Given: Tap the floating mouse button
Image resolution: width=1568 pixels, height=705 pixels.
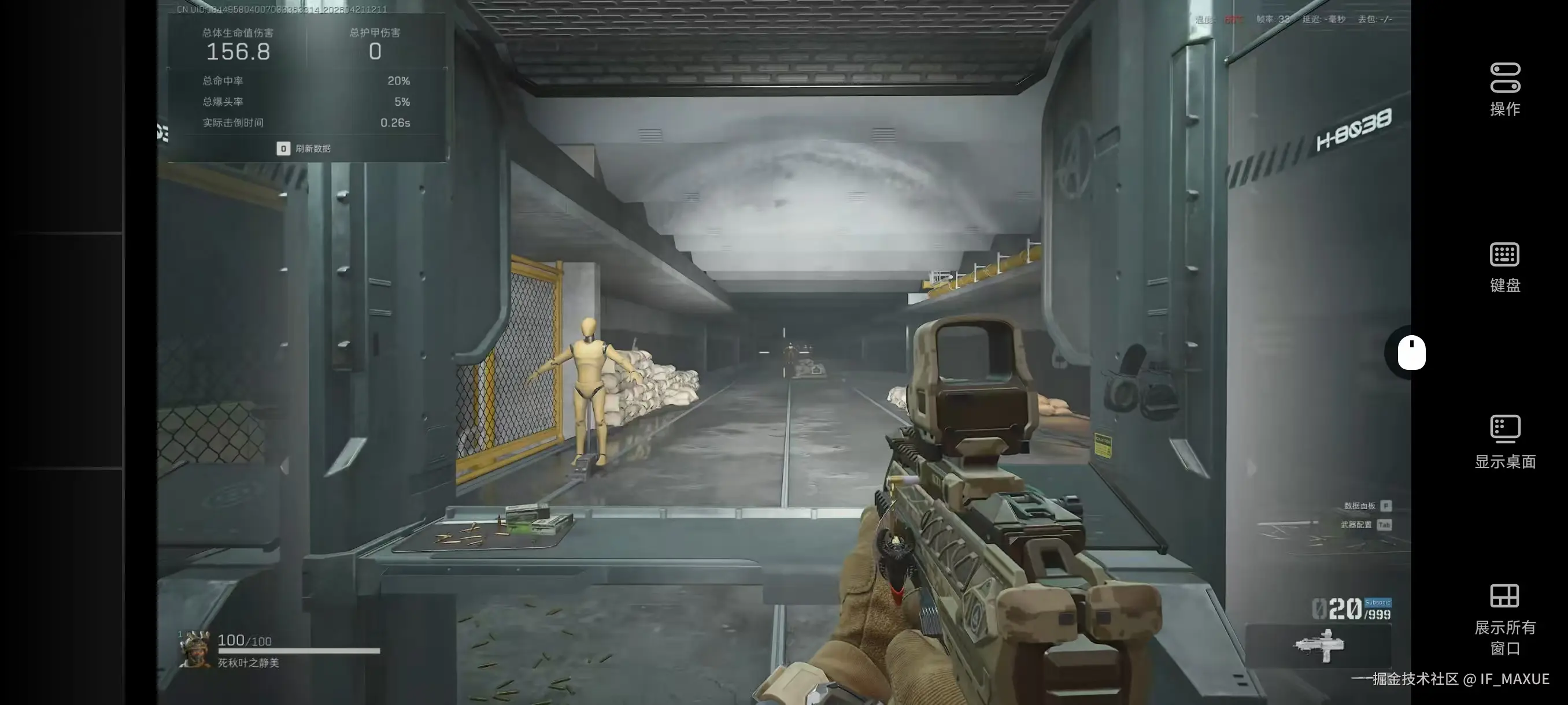Looking at the screenshot, I should 1411,352.
